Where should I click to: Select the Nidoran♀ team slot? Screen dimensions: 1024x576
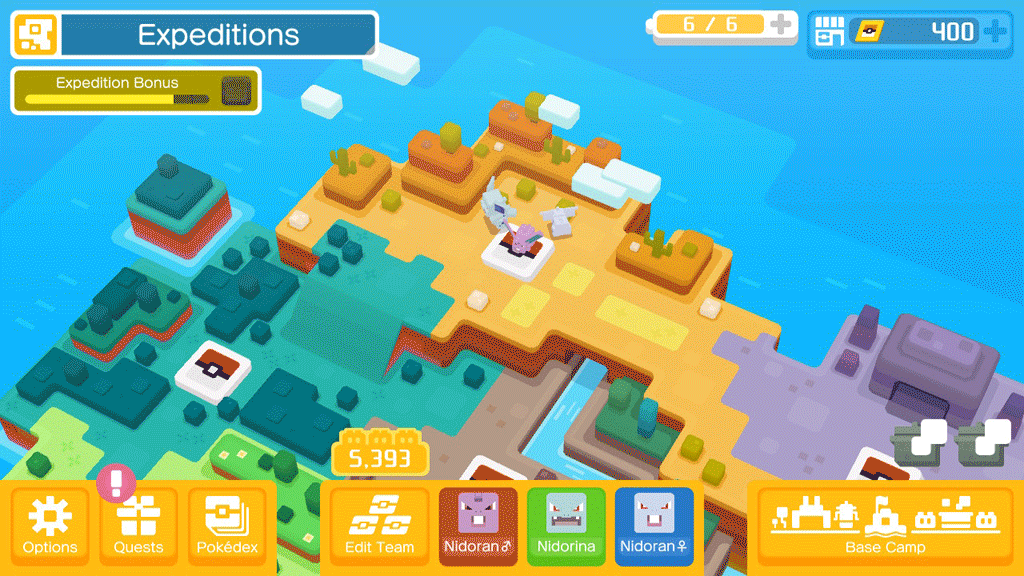coord(654,525)
